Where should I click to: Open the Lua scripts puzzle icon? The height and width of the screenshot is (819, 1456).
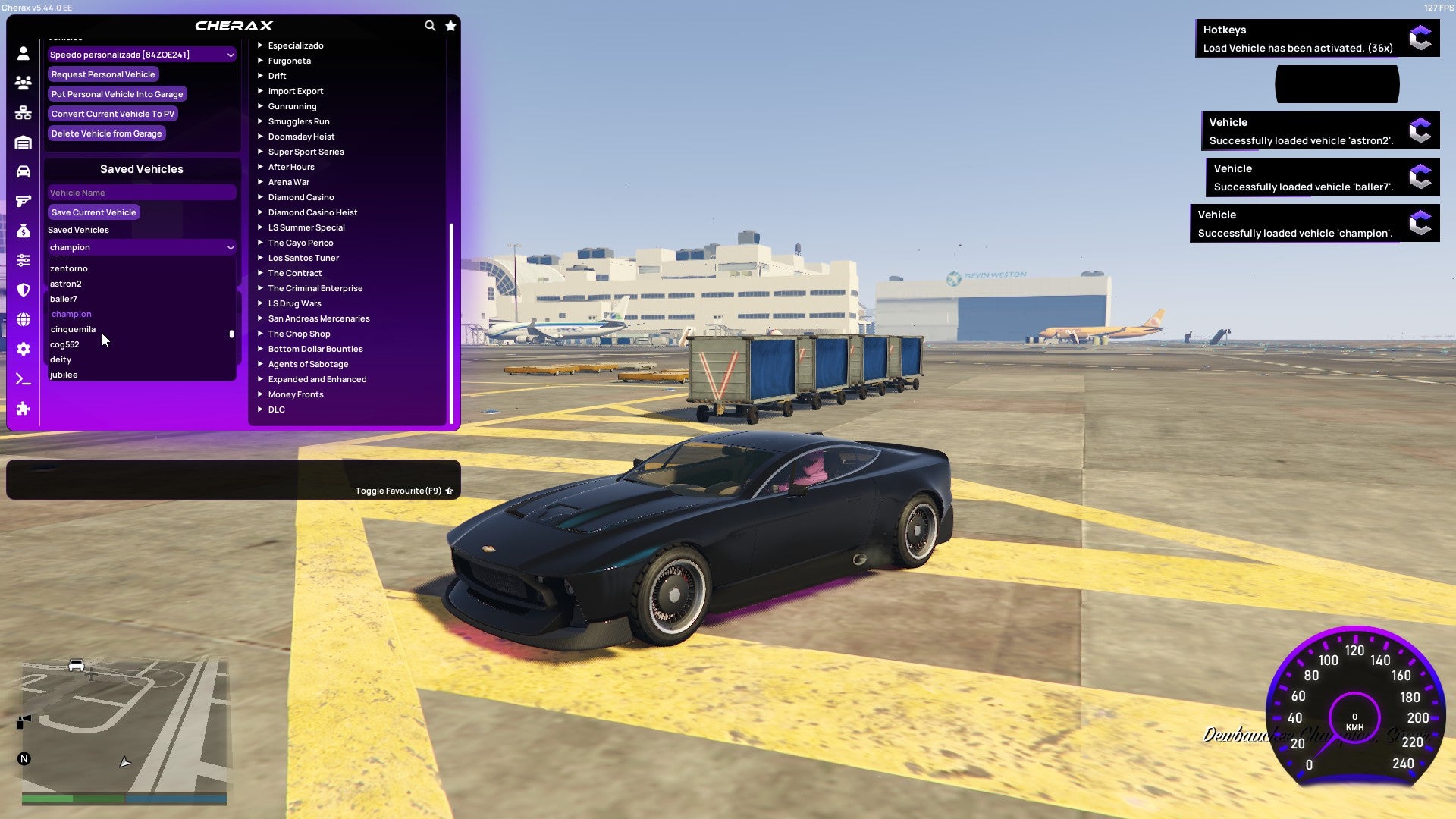point(23,409)
